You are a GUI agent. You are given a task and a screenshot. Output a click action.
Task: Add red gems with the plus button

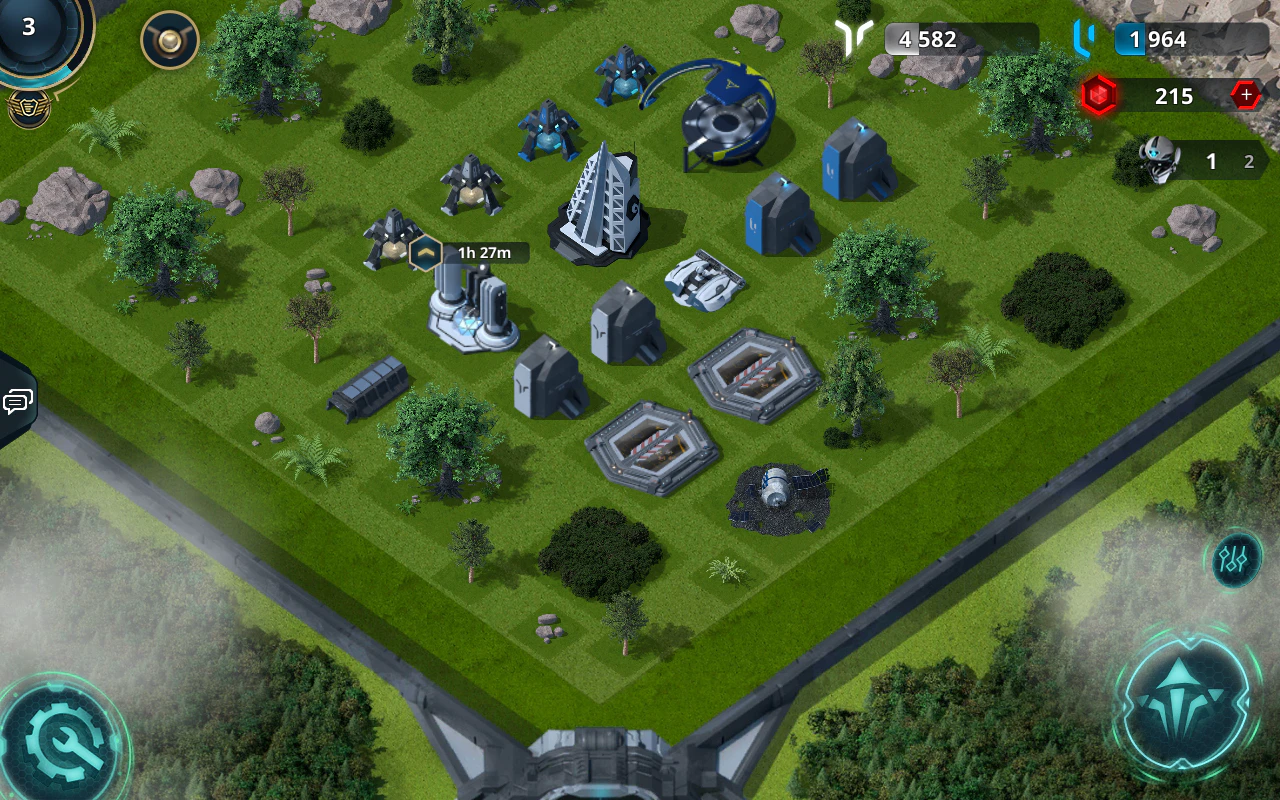click(1246, 96)
